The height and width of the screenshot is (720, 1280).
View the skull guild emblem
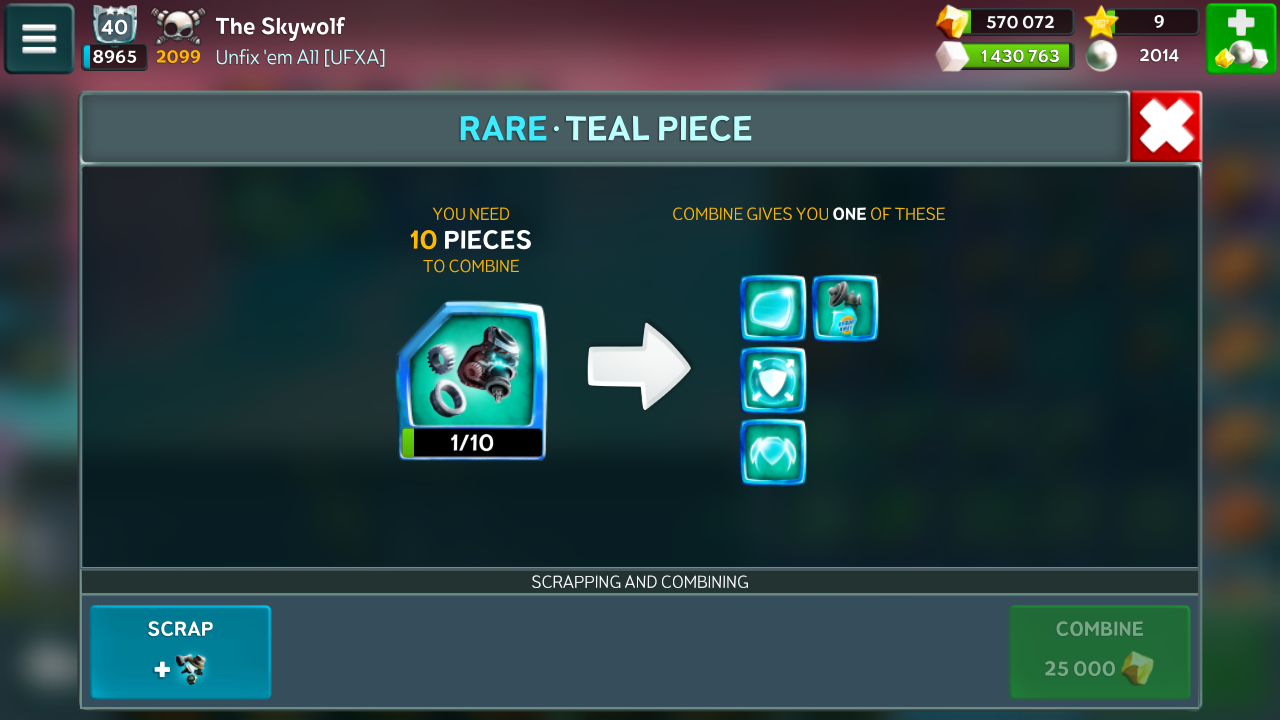[x=178, y=24]
